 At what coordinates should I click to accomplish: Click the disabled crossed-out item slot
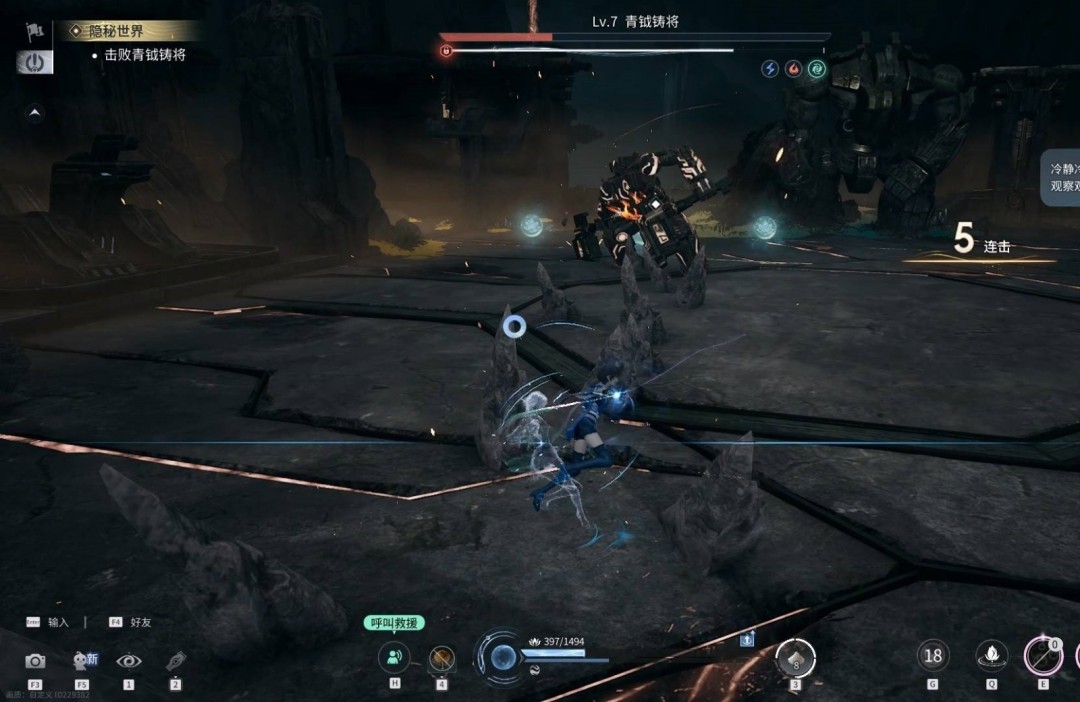(x=441, y=658)
